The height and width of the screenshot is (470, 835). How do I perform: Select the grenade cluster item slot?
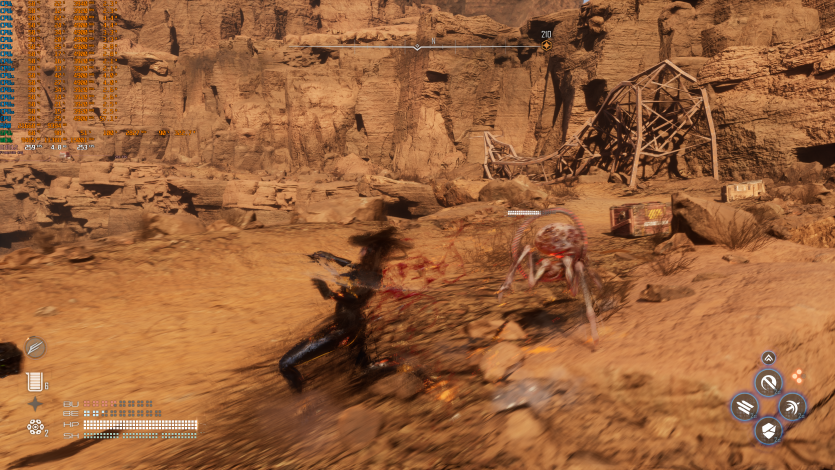[36, 427]
